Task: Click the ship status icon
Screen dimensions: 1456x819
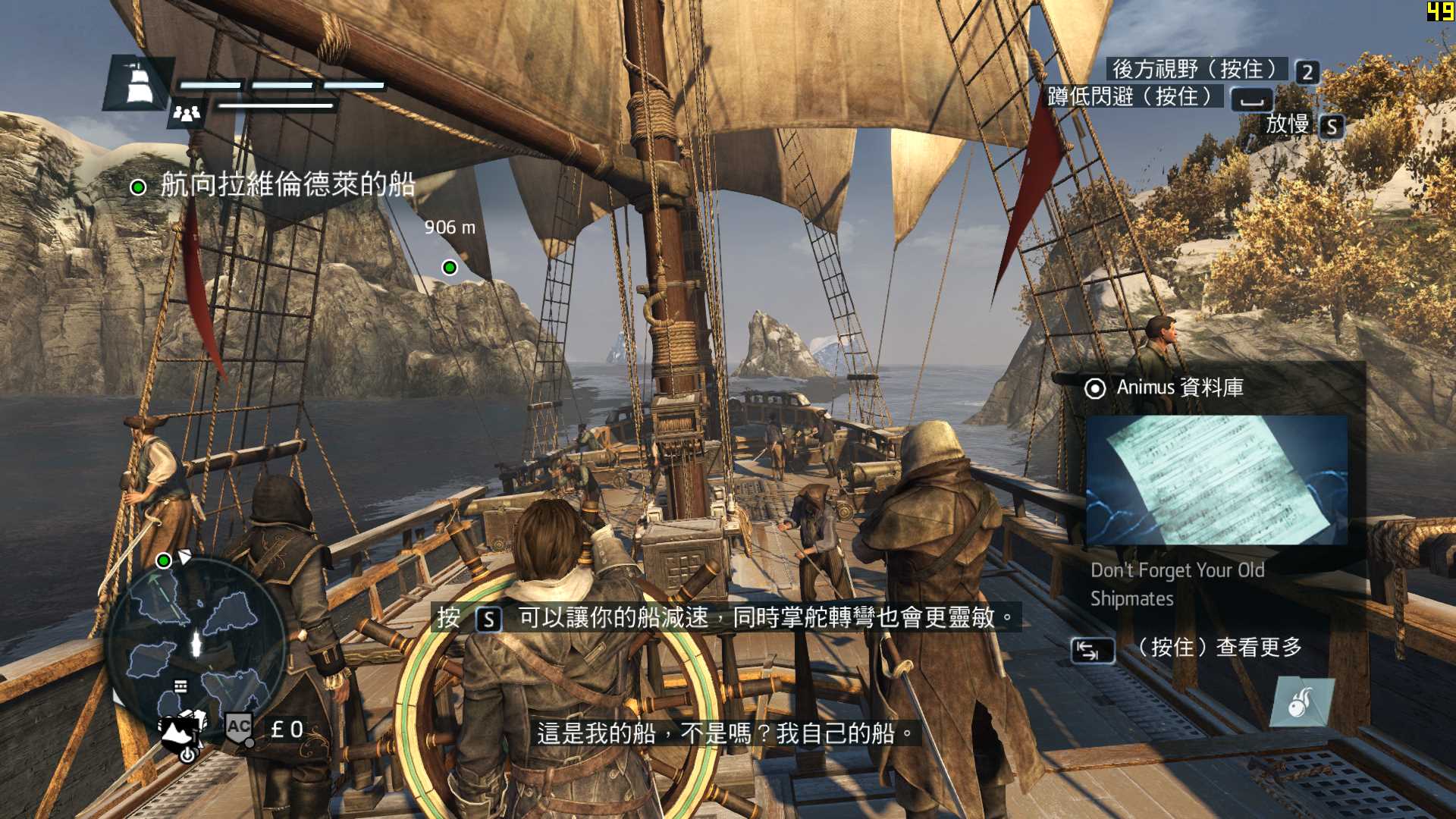Action: coord(137,82)
